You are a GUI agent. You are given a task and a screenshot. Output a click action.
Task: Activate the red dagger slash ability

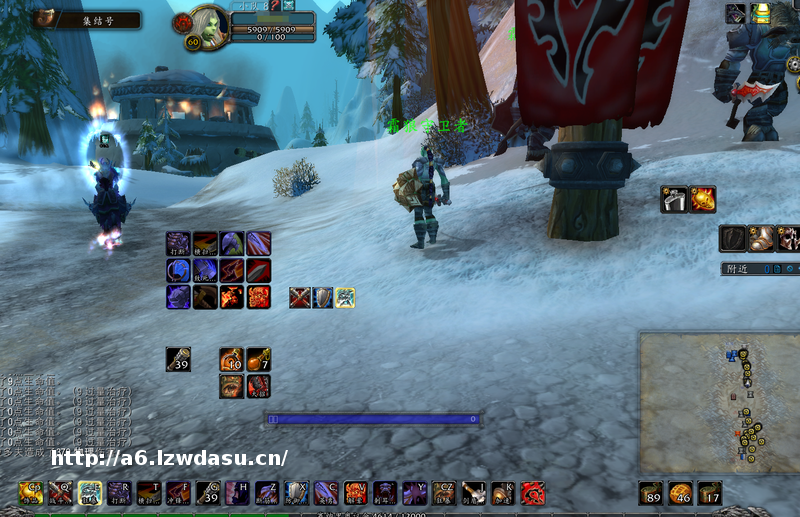pyautogui.click(x=258, y=270)
